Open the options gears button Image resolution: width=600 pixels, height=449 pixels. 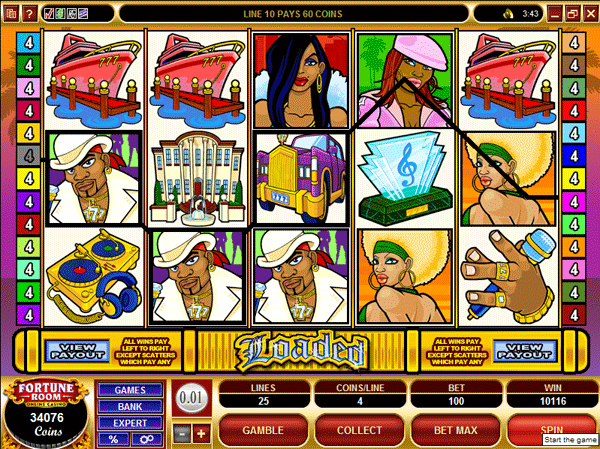click(145, 439)
